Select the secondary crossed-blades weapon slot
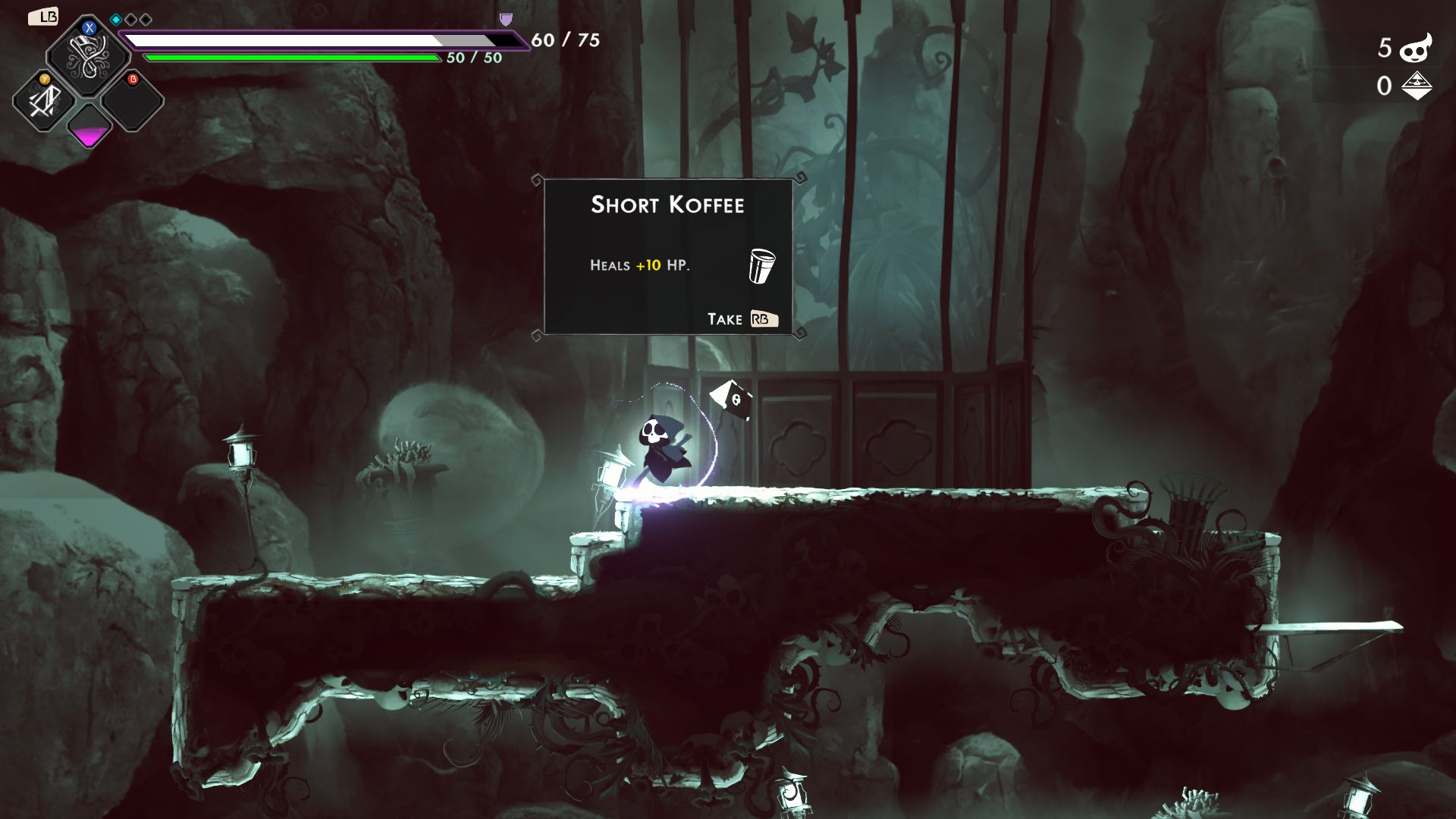This screenshot has width=1456, height=819. 43,101
